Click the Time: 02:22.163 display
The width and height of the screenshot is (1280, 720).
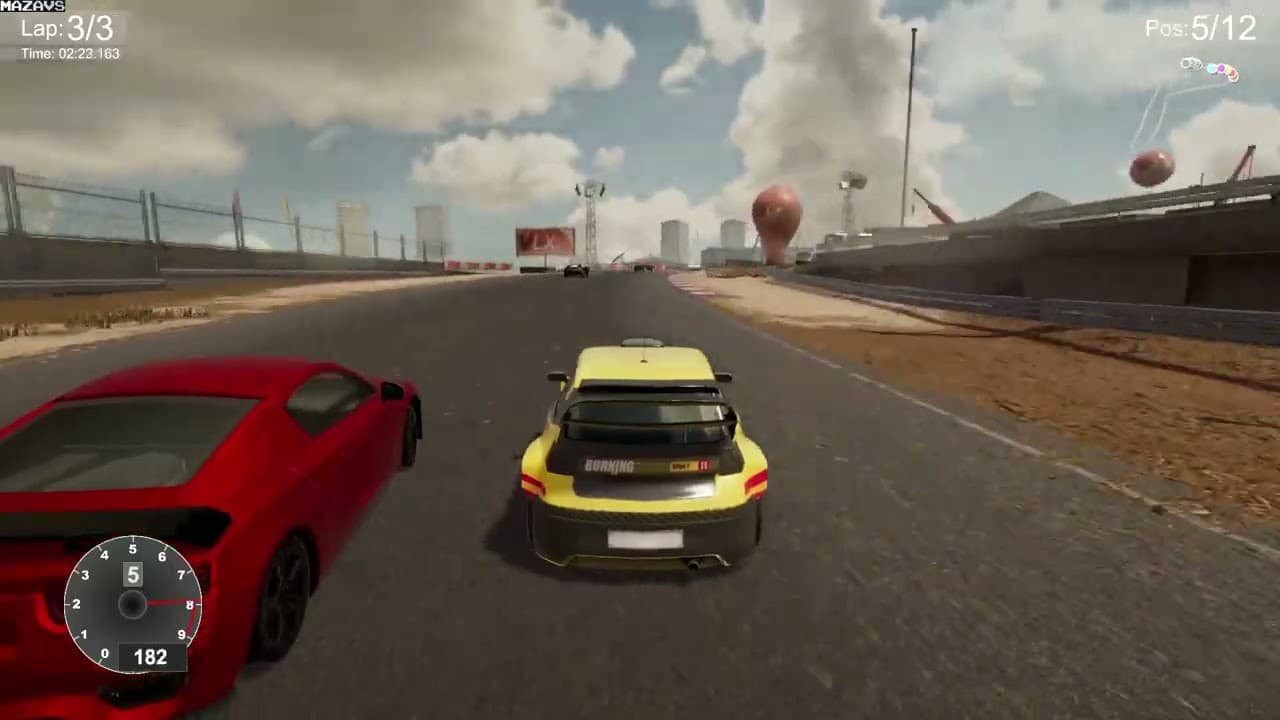(68, 51)
